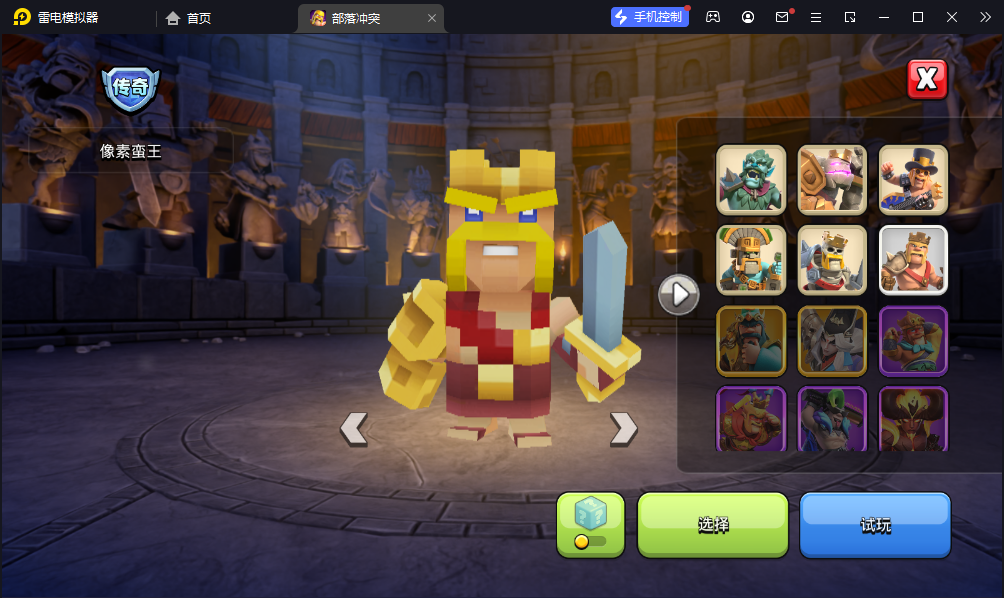Viewport: 1004px width, 598px height.
Task: Show the previous skin with the left arrow
Action: click(x=354, y=428)
